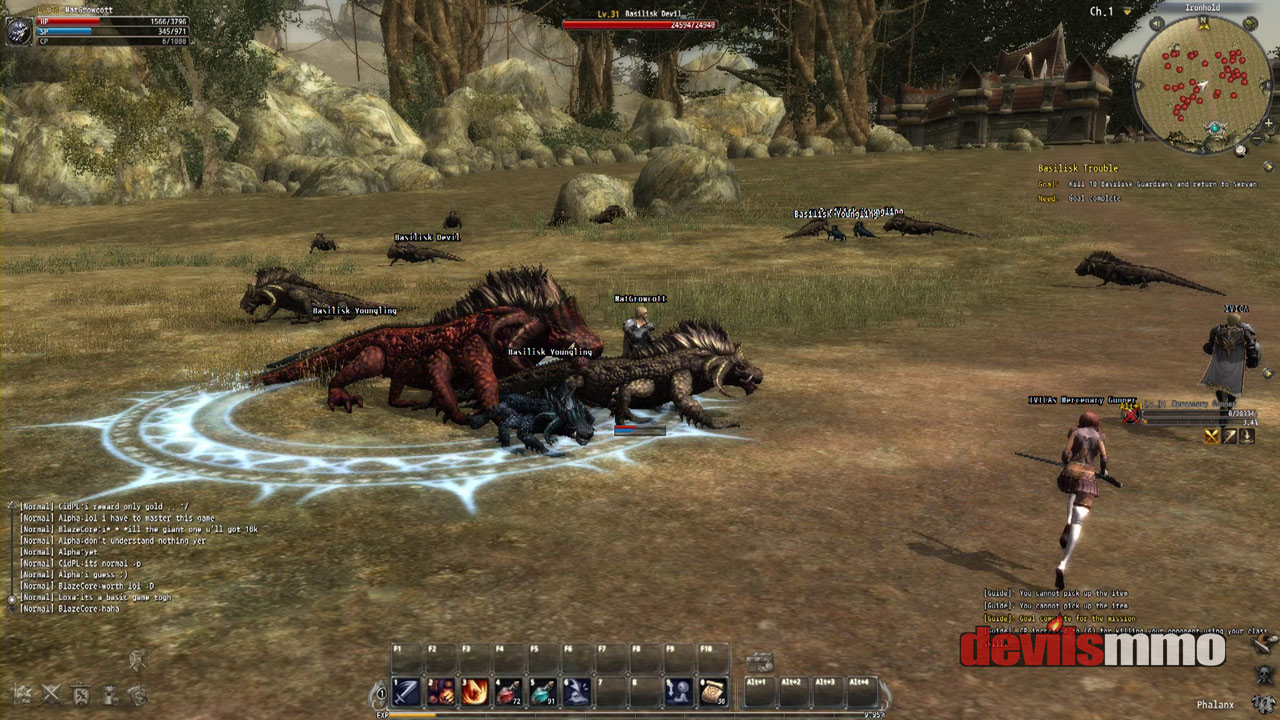Use the scroll item in slot 0
Image resolution: width=1280 pixels, height=720 pixels.
(x=712, y=691)
